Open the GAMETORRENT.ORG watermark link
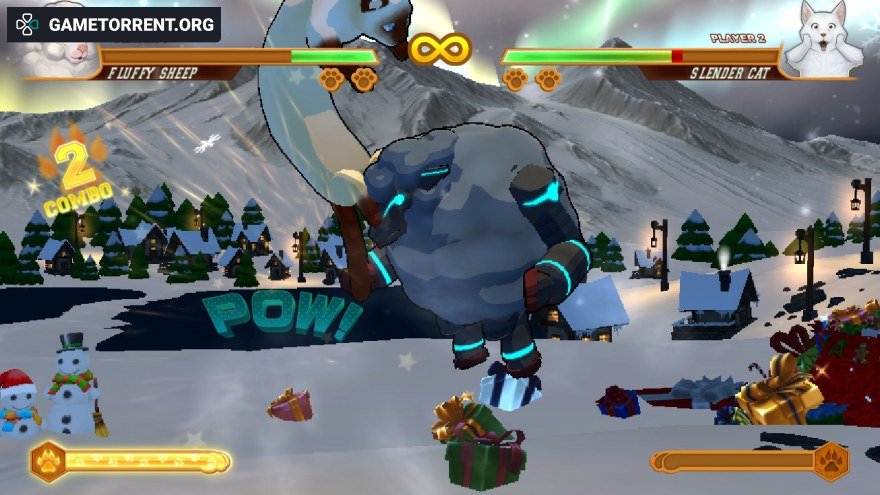This screenshot has width=880, height=495. point(113,24)
